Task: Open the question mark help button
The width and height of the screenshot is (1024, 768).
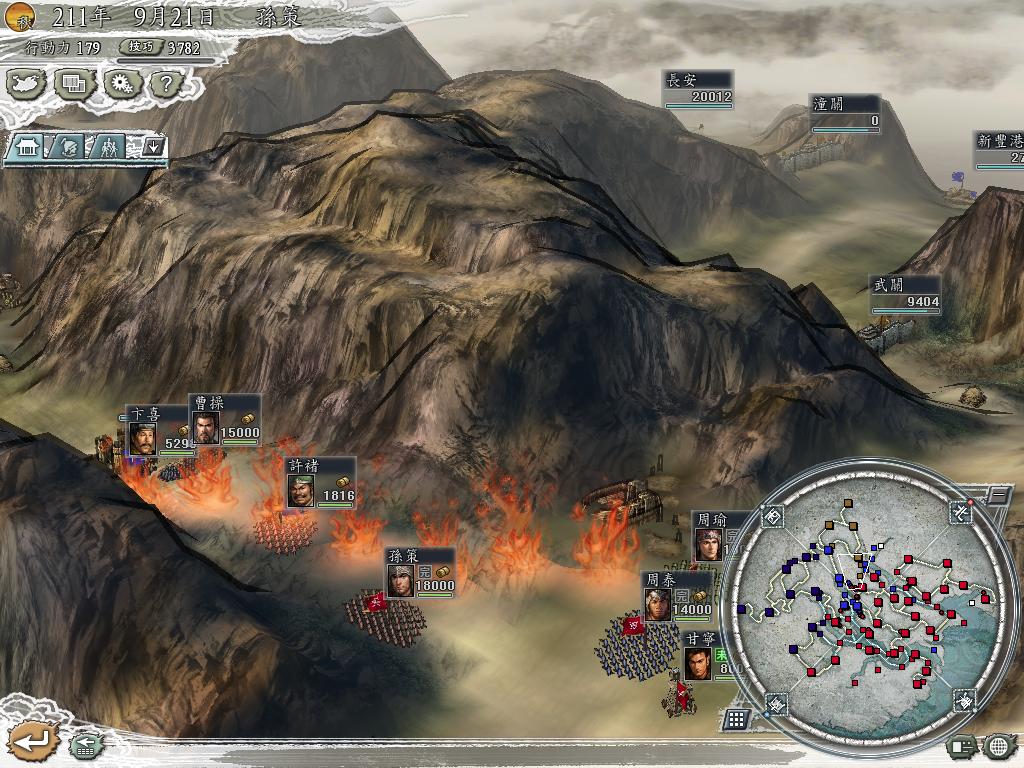Action: 163,83
